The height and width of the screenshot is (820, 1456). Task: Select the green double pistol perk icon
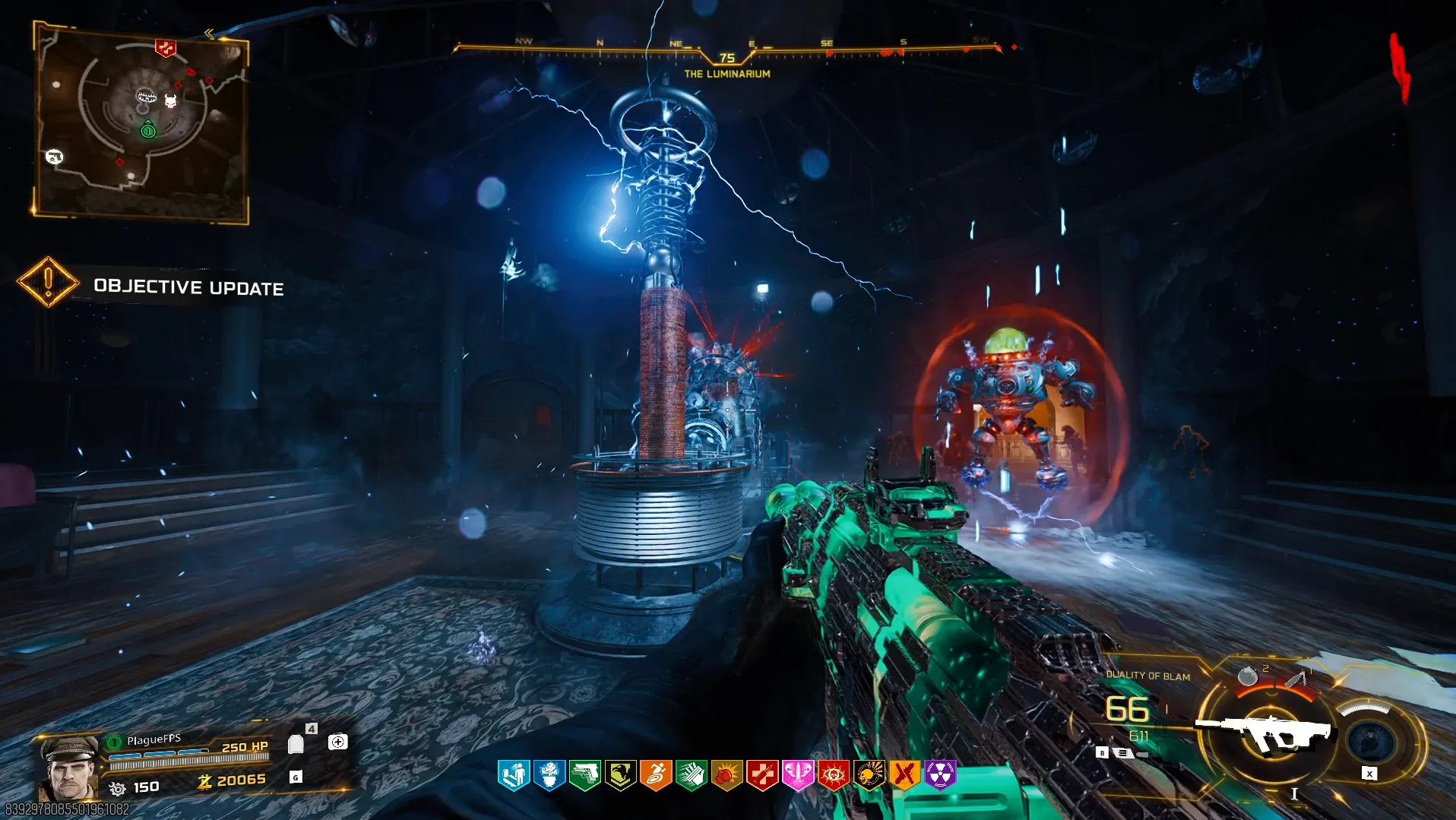[x=585, y=775]
